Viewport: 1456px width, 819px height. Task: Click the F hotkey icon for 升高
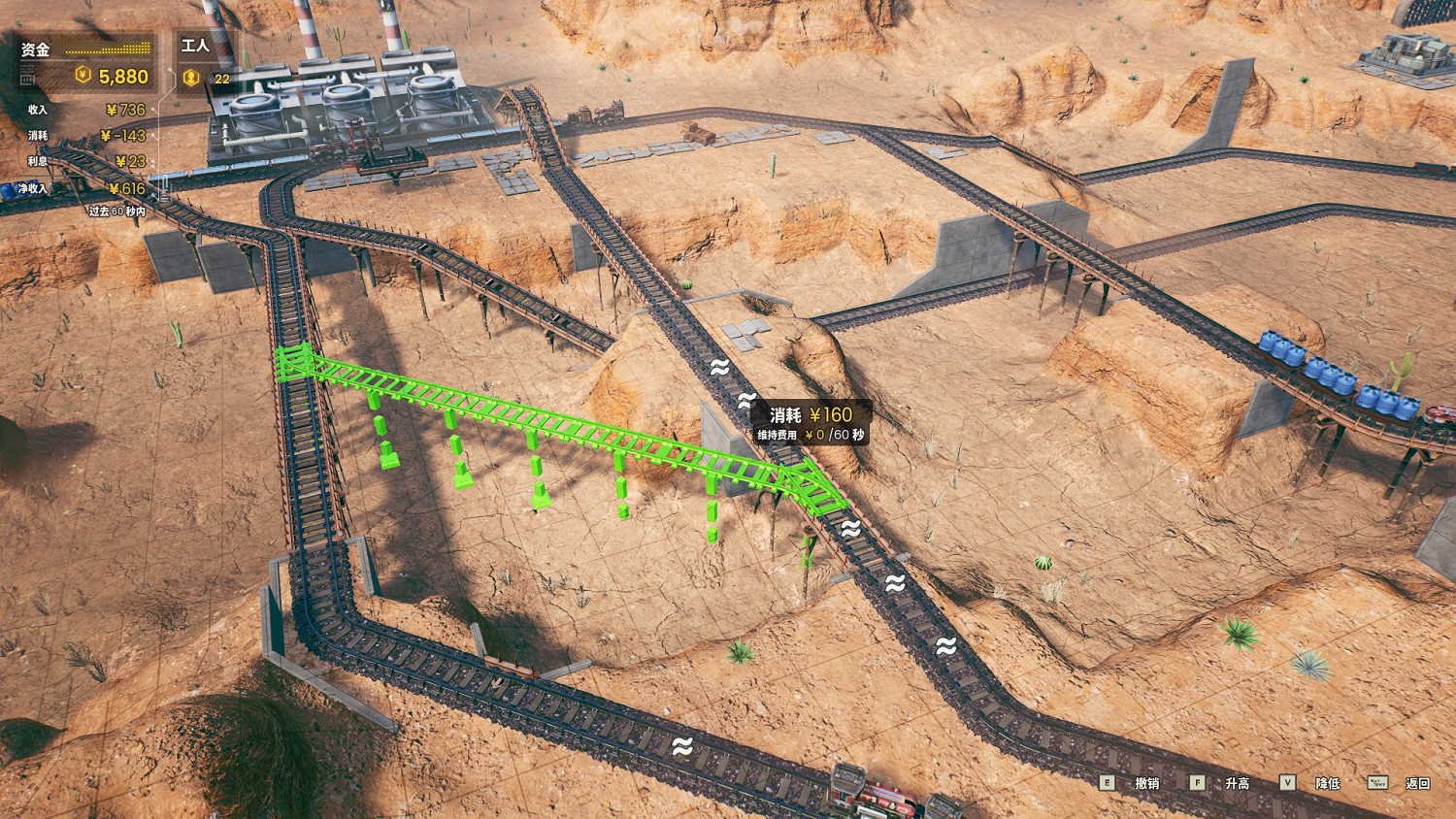(1197, 782)
